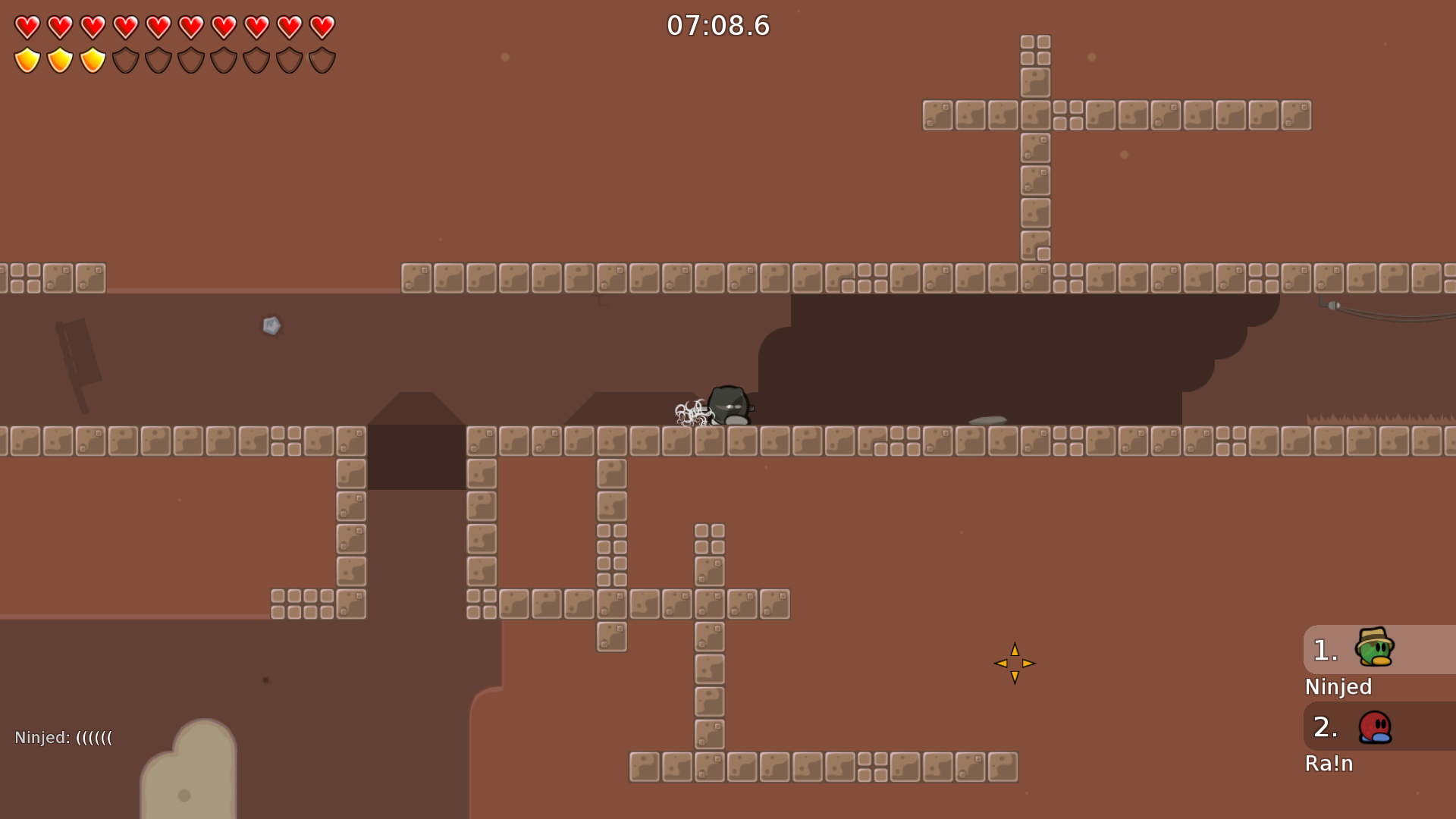1456x819 pixels.
Task: Toggle the fifth heart in the health bar
Action: [158, 26]
